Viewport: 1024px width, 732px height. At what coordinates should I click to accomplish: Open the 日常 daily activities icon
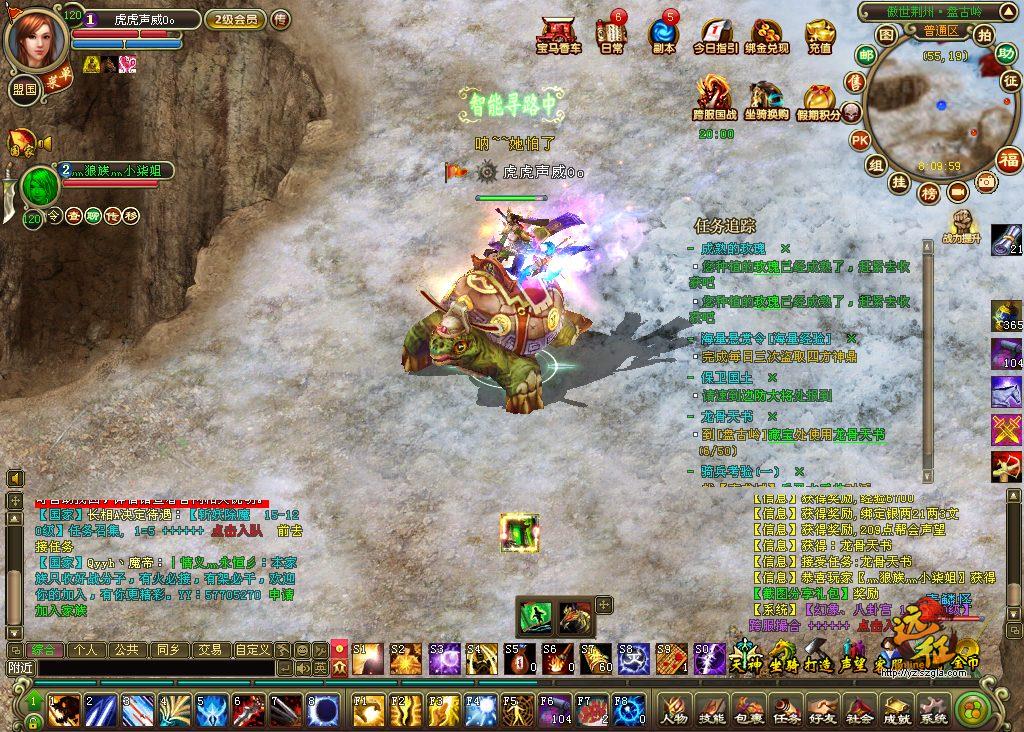point(611,34)
